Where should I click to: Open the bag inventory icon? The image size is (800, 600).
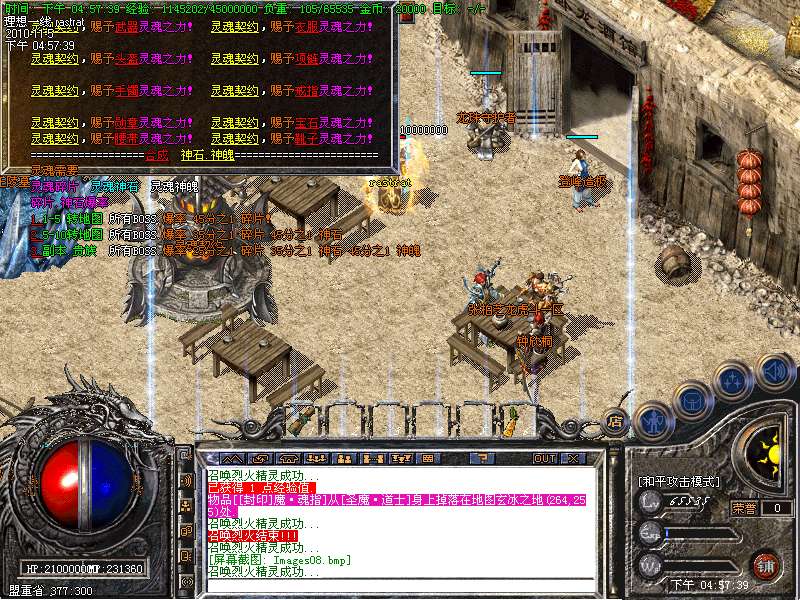pos(691,401)
